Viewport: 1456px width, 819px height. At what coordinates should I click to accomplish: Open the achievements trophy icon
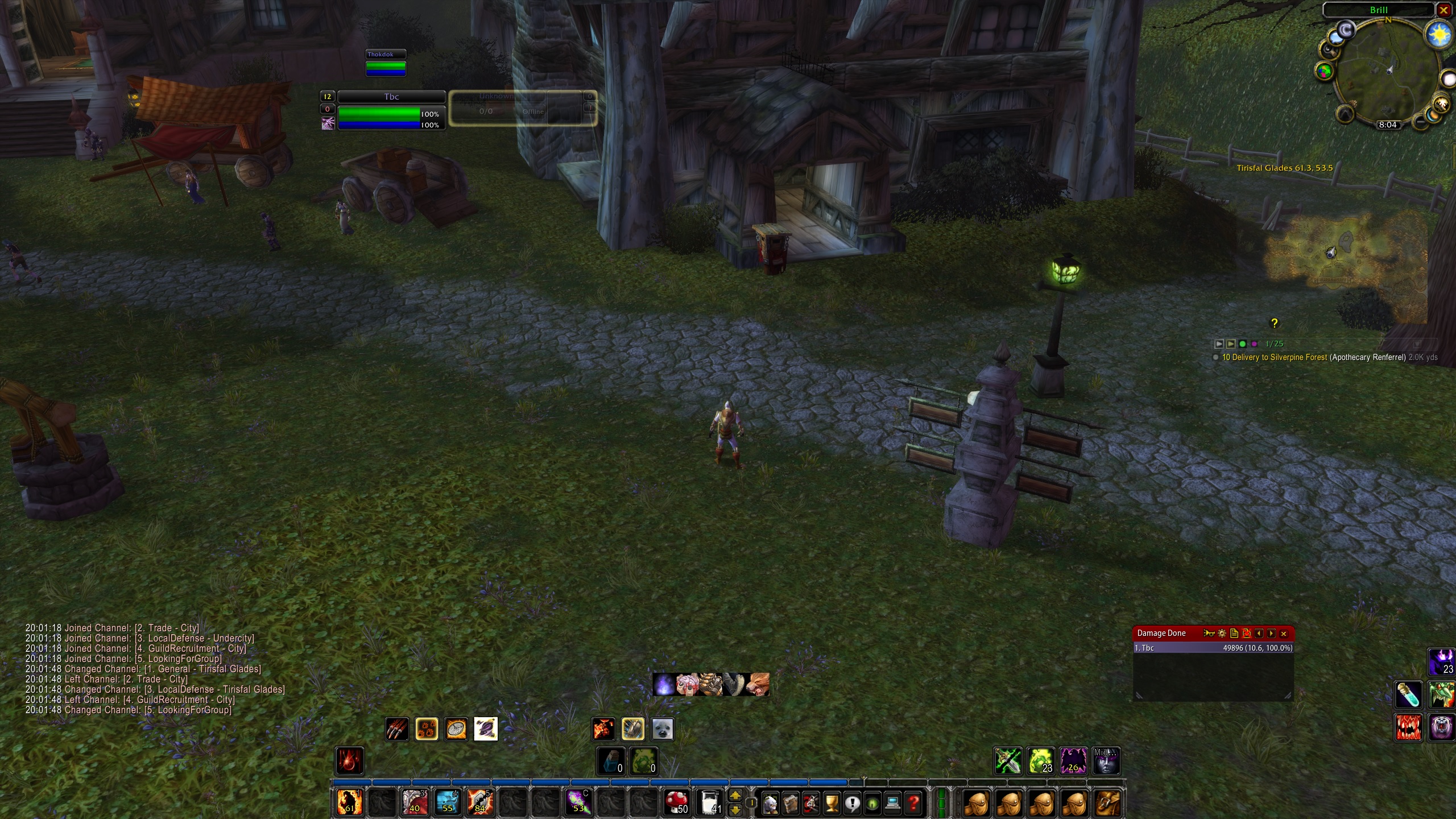click(831, 804)
